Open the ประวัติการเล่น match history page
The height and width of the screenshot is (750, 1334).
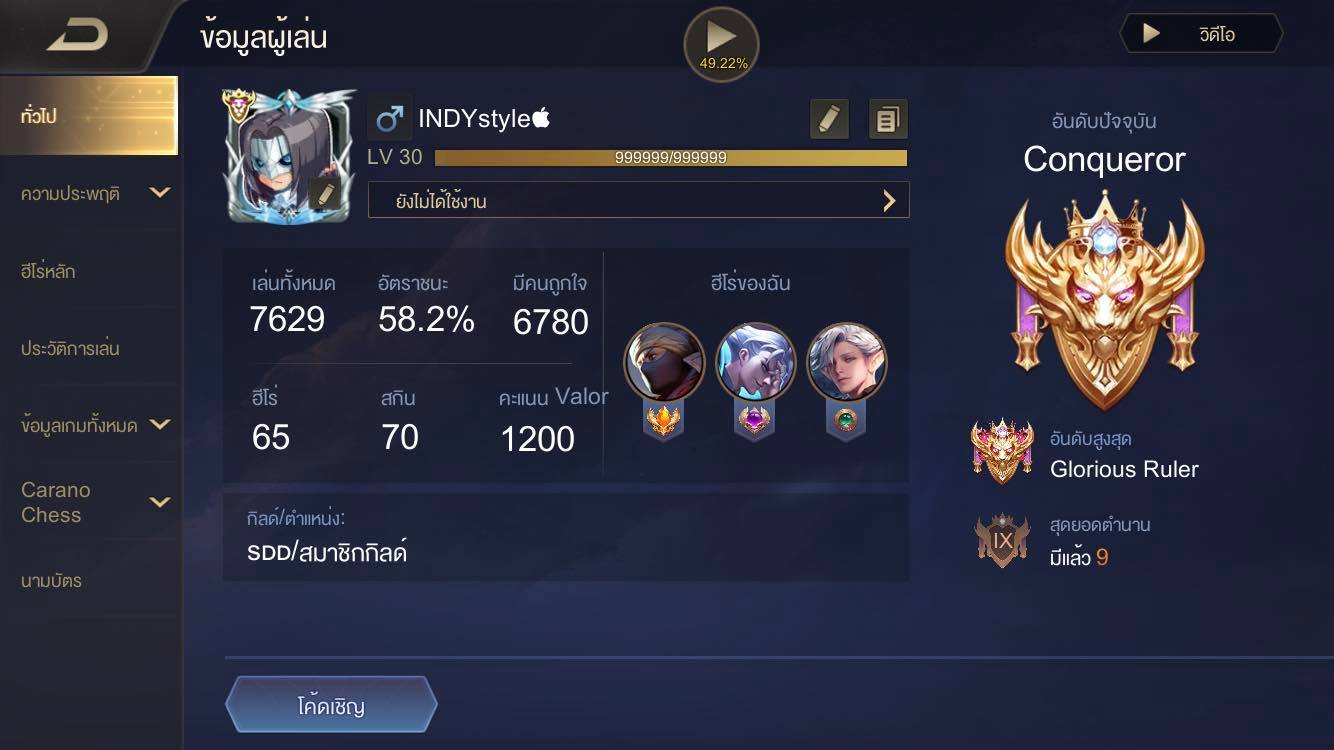pos(90,348)
